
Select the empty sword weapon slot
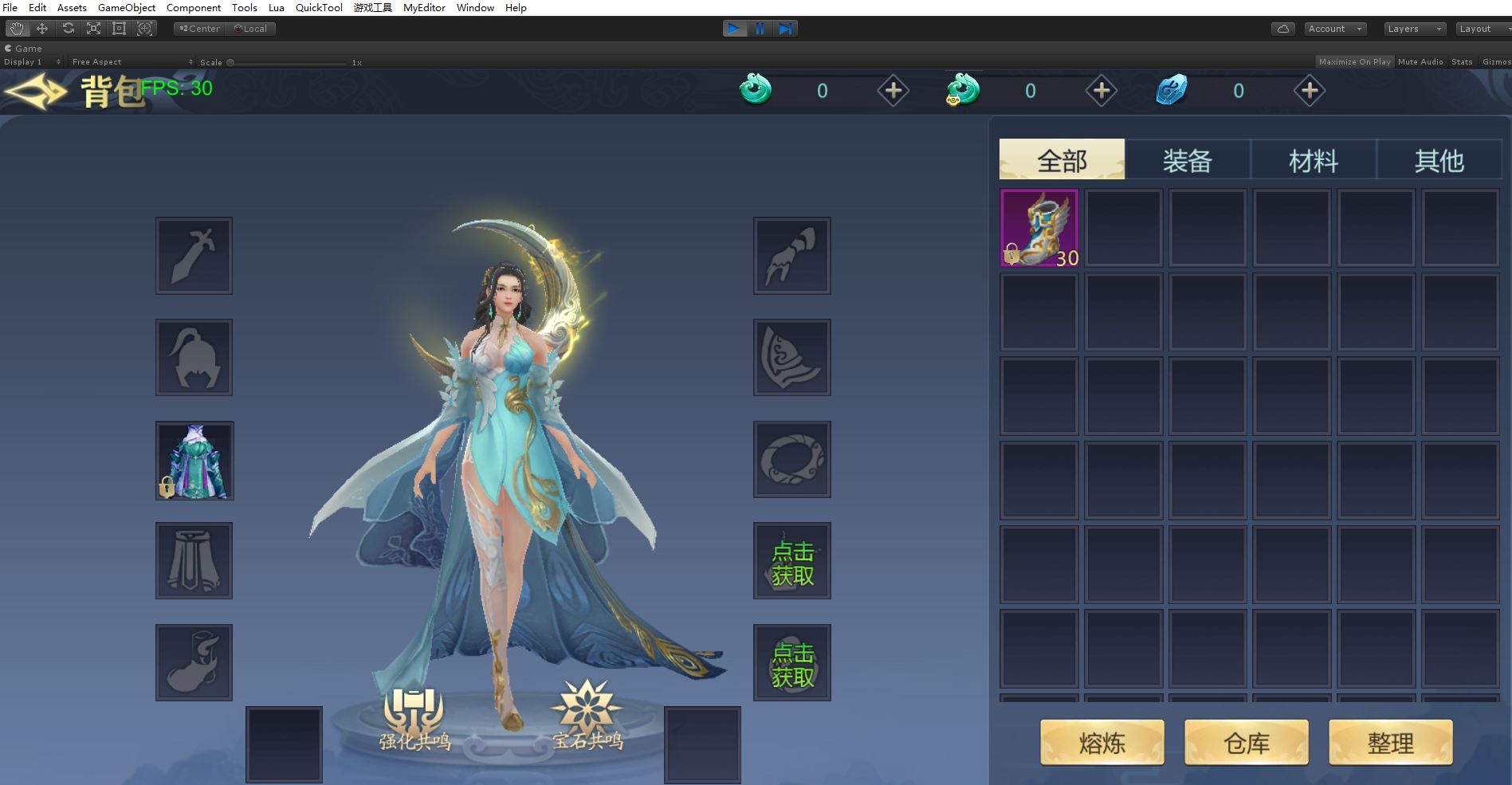(x=194, y=256)
